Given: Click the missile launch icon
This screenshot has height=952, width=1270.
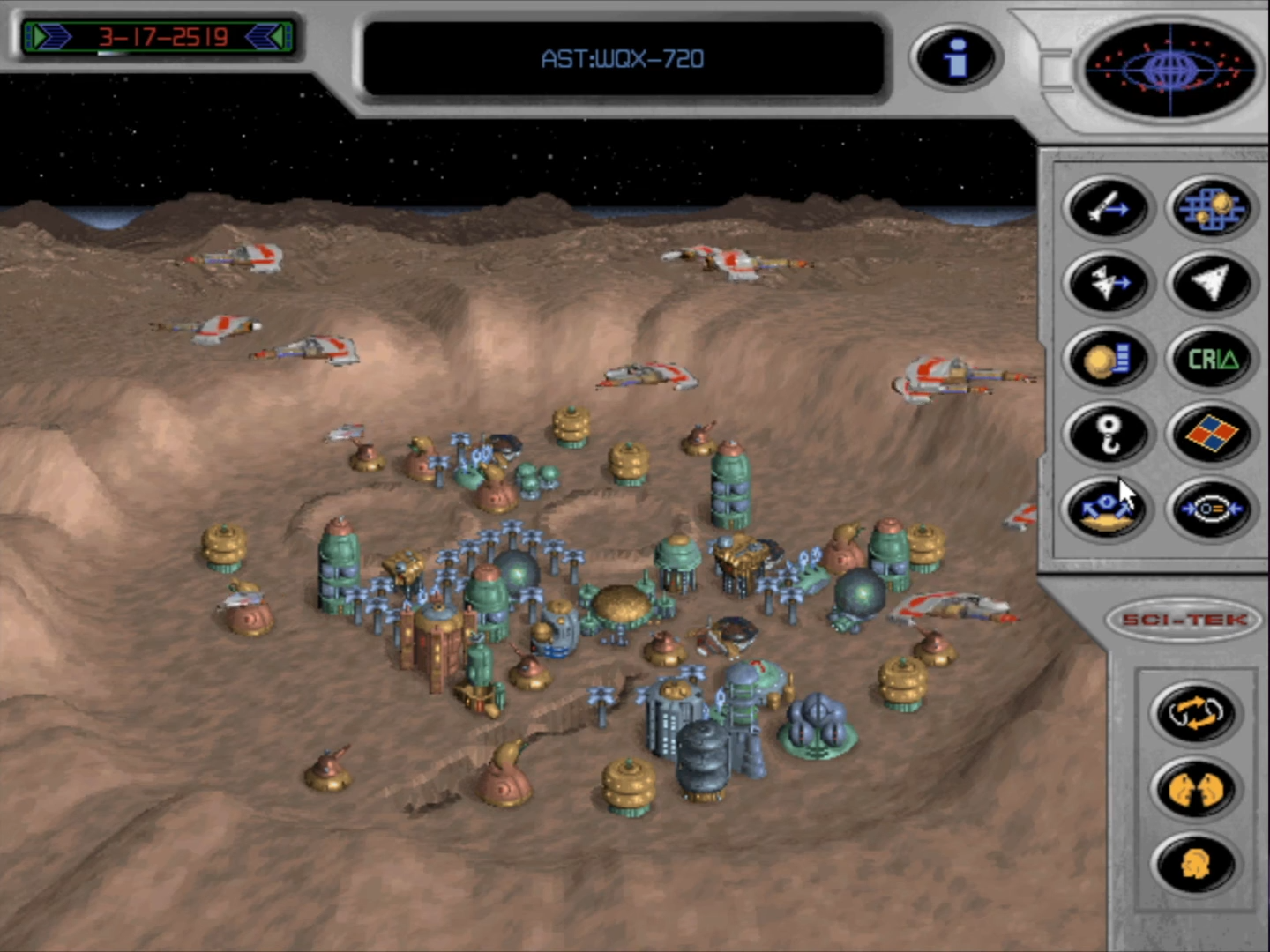Looking at the screenshot, I should [x=1108, y=209].
